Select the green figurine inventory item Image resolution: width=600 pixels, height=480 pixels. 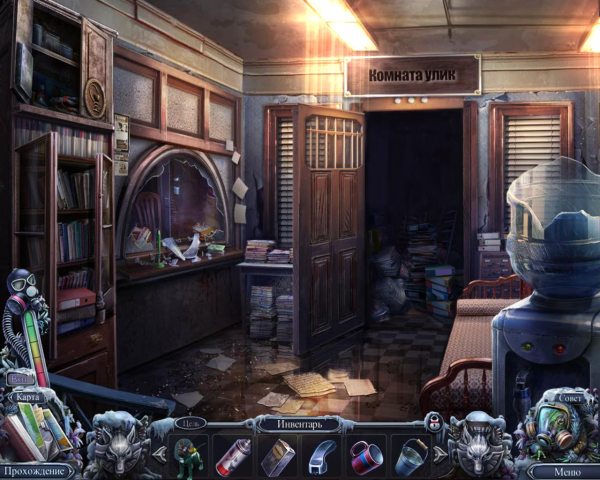pos(186,457)
